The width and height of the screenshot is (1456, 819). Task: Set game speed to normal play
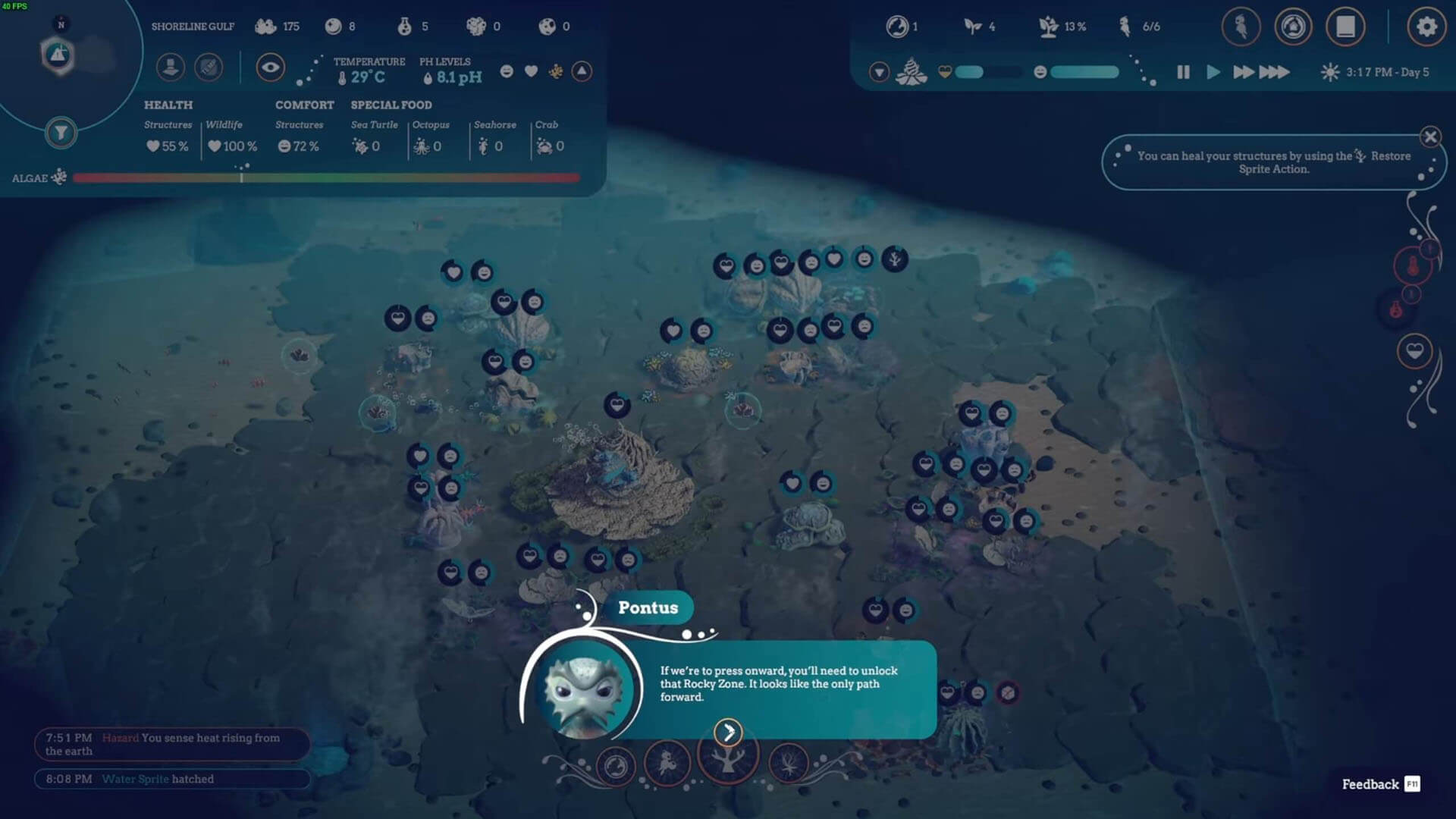pos(1213,72)
